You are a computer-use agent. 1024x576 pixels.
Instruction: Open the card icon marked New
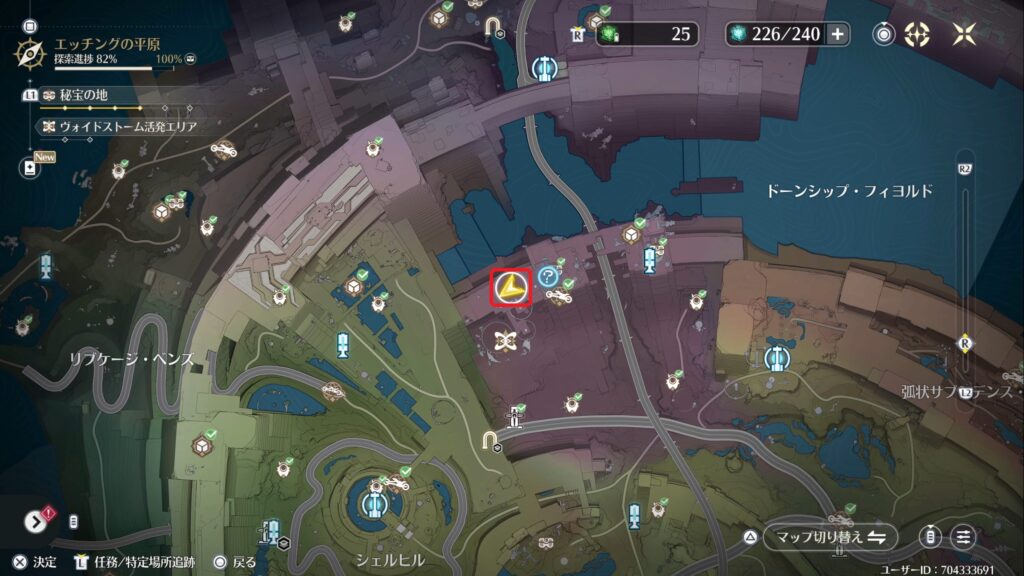click(30, 167)
